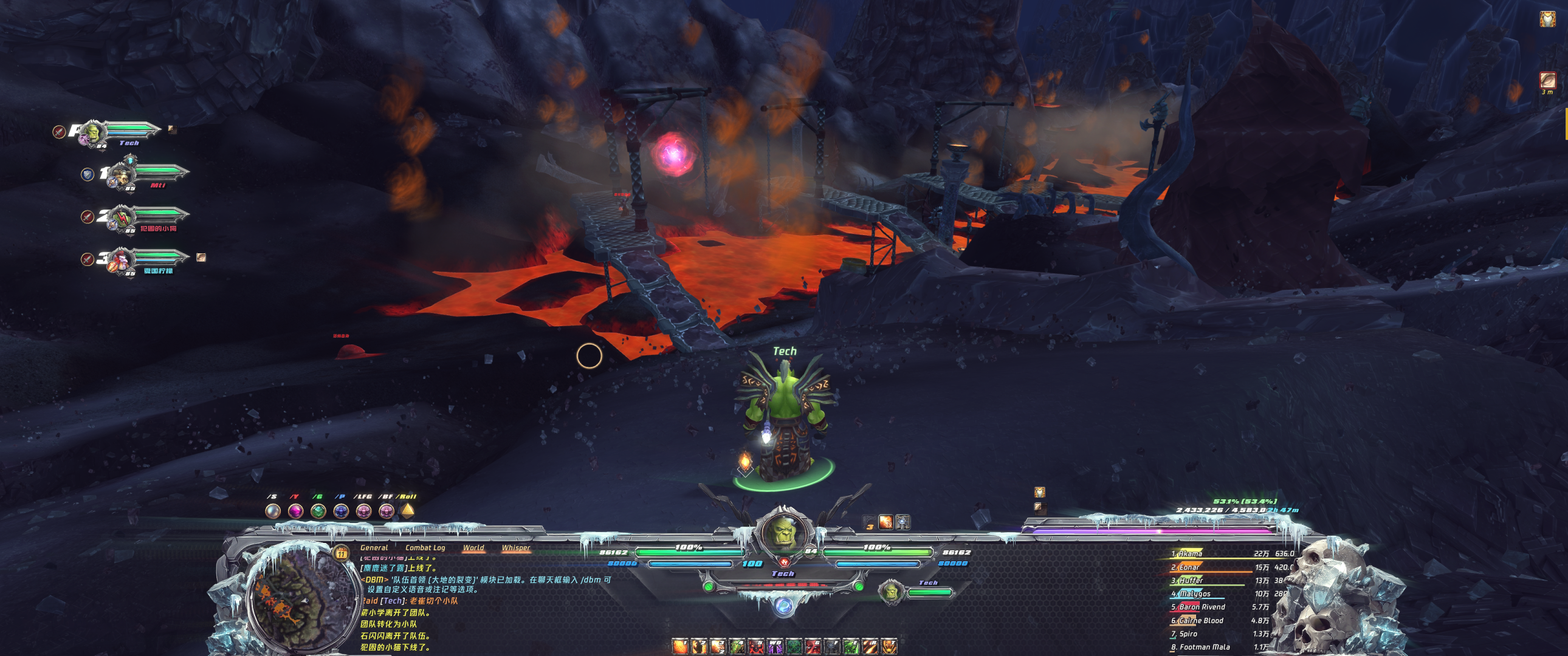Select the /Y yell channel orb

pyautogui.click(x=295, y=511)
